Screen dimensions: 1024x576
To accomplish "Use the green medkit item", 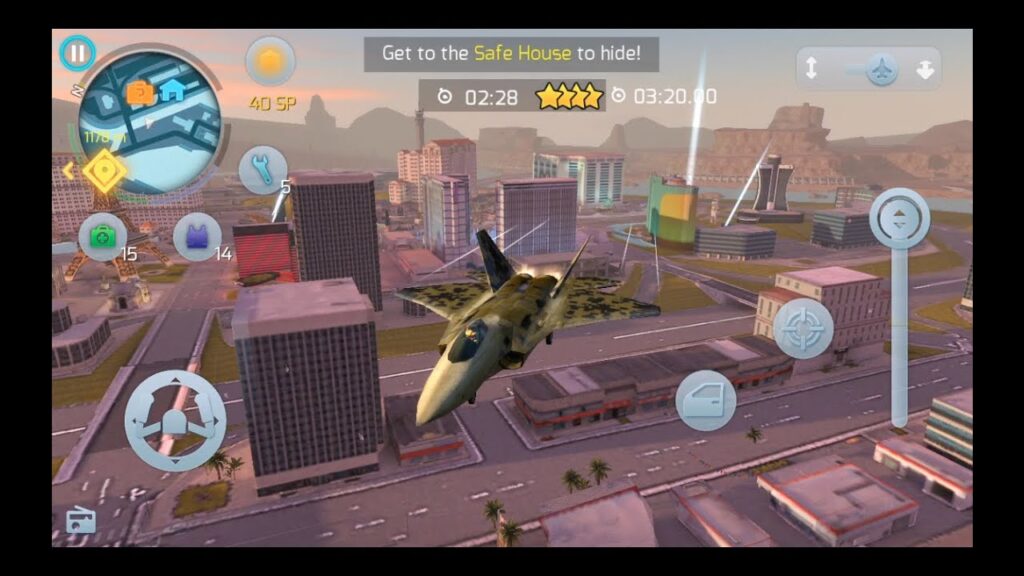I will pyautogui.click(x=102, y=237).
